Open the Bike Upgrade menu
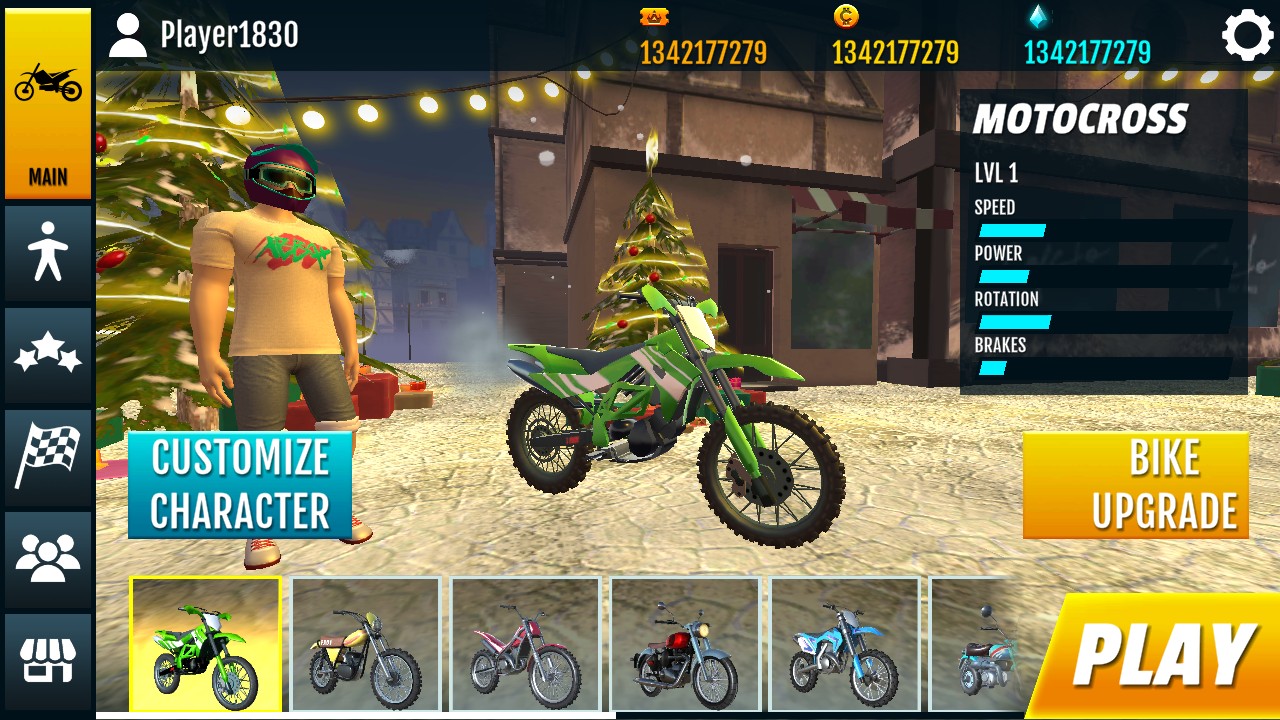 1136,485
